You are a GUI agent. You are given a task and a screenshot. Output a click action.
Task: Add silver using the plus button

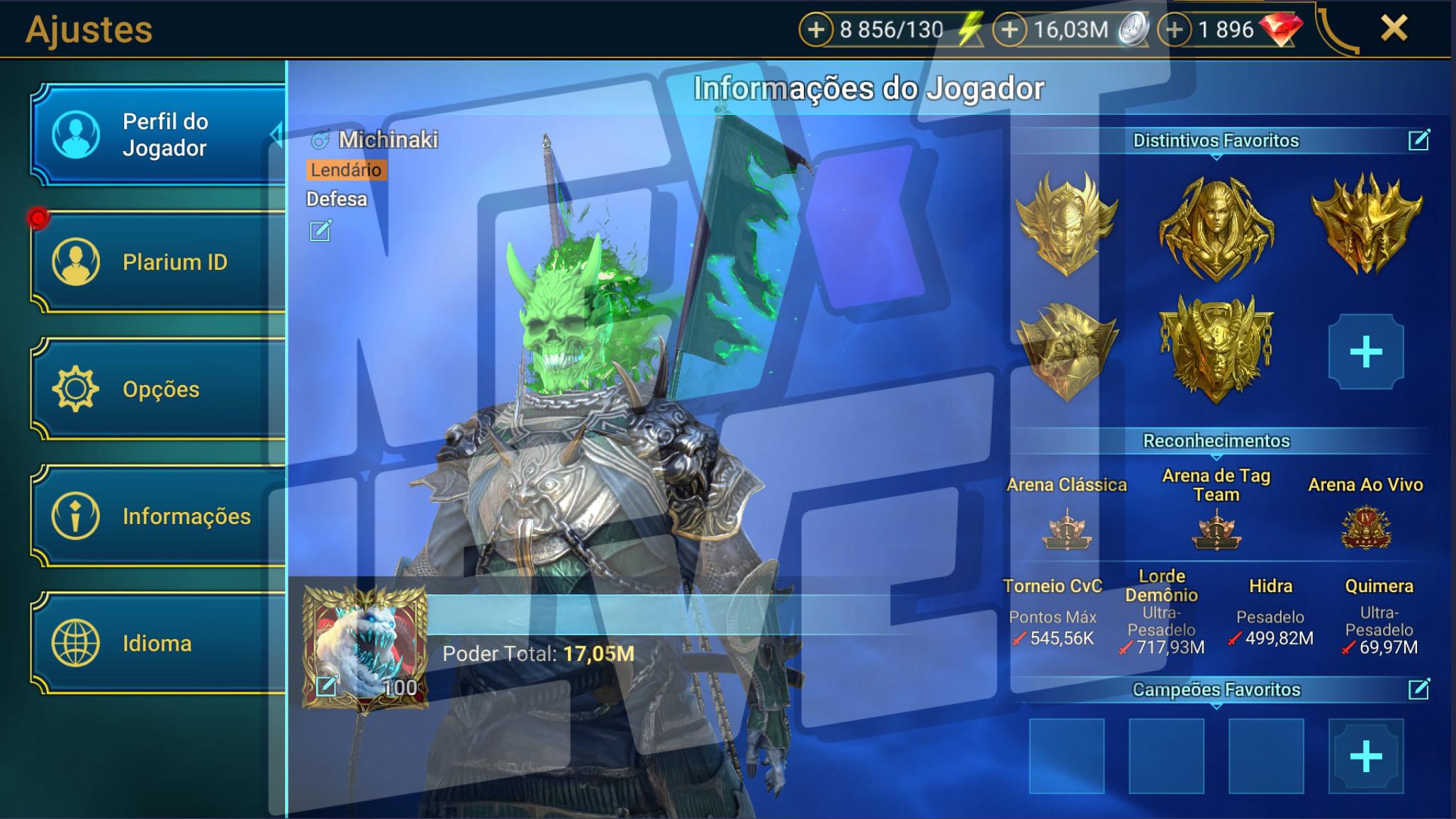tap(1009, 30)
